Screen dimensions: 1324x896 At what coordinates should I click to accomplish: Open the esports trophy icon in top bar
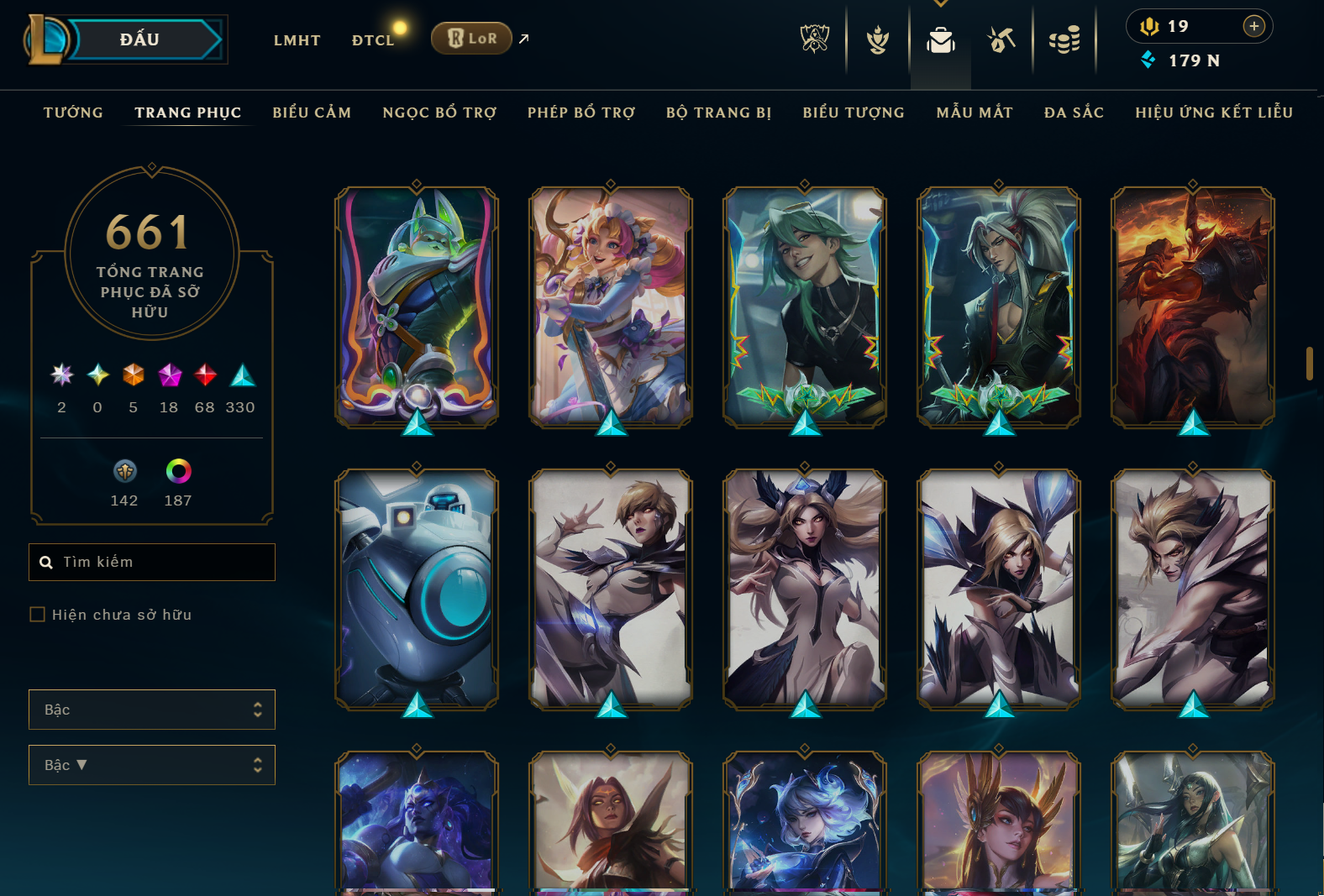tap(814, 39)
